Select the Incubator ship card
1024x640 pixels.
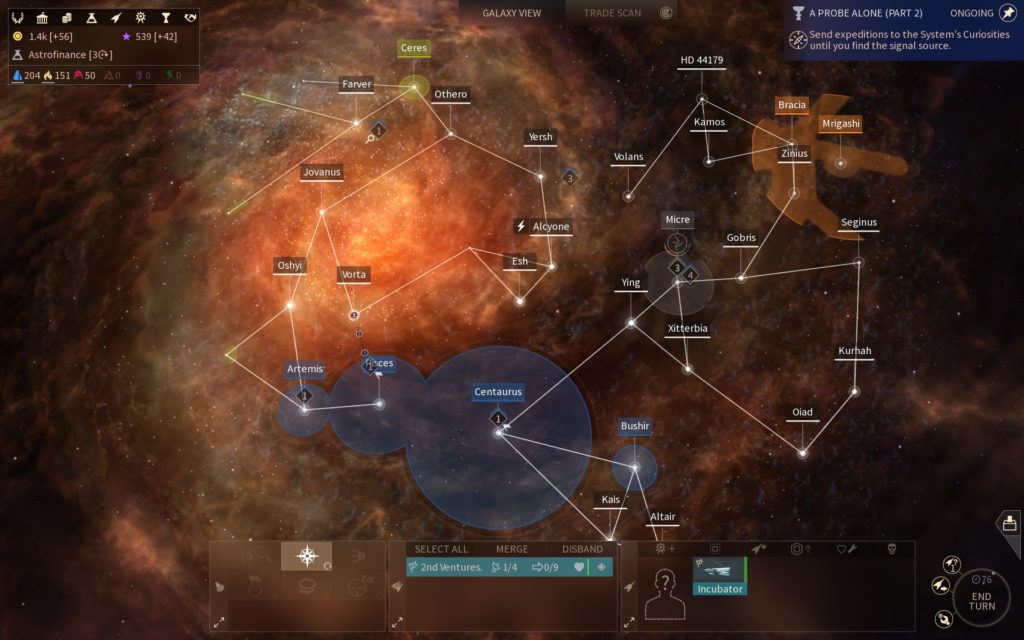[x=719, y=576]
